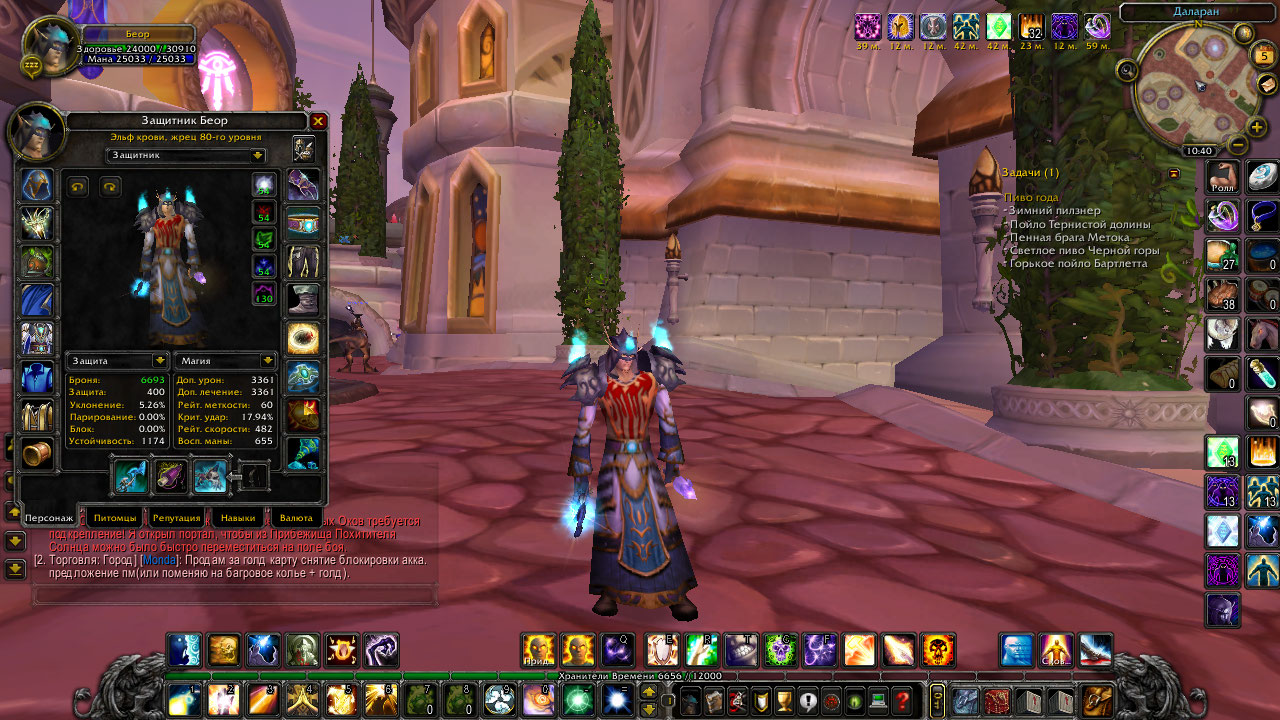Close the character sheet window

click(318, 121)
